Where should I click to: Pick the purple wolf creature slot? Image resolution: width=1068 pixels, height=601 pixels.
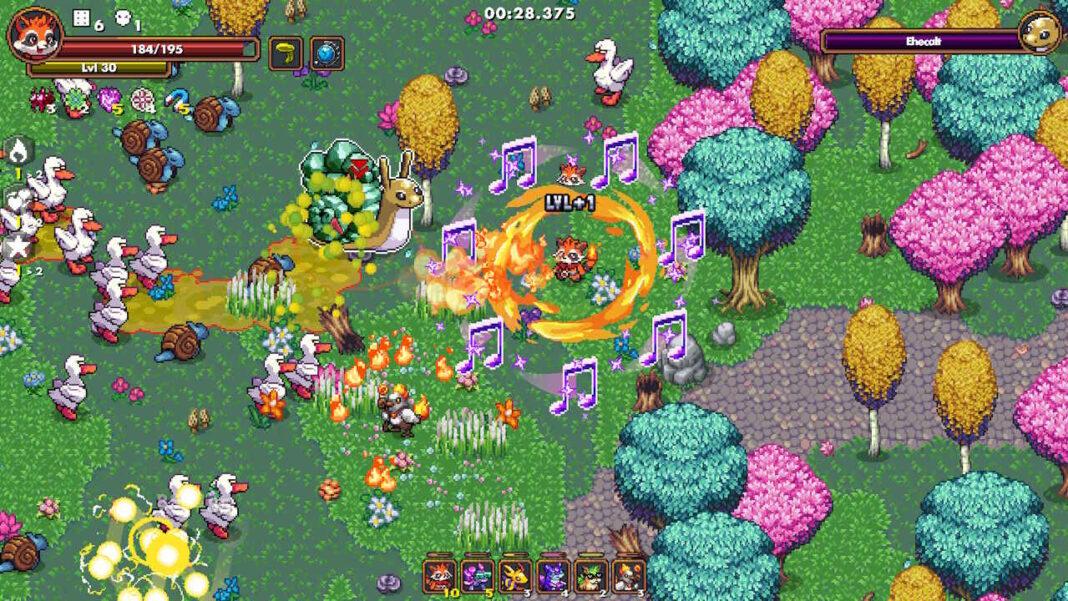point(552,575)
